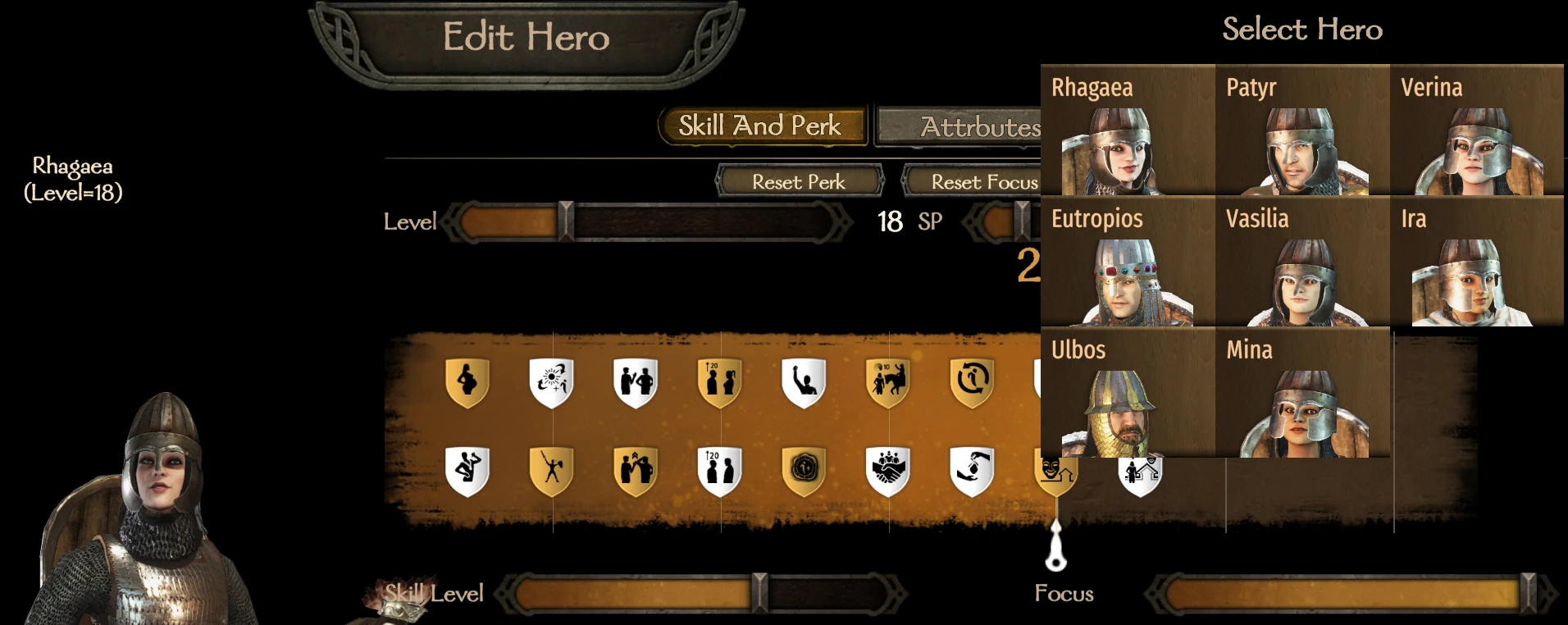Click the Reset Perk button
Viewport: 1568px width, 625px height.
point(800,181)
